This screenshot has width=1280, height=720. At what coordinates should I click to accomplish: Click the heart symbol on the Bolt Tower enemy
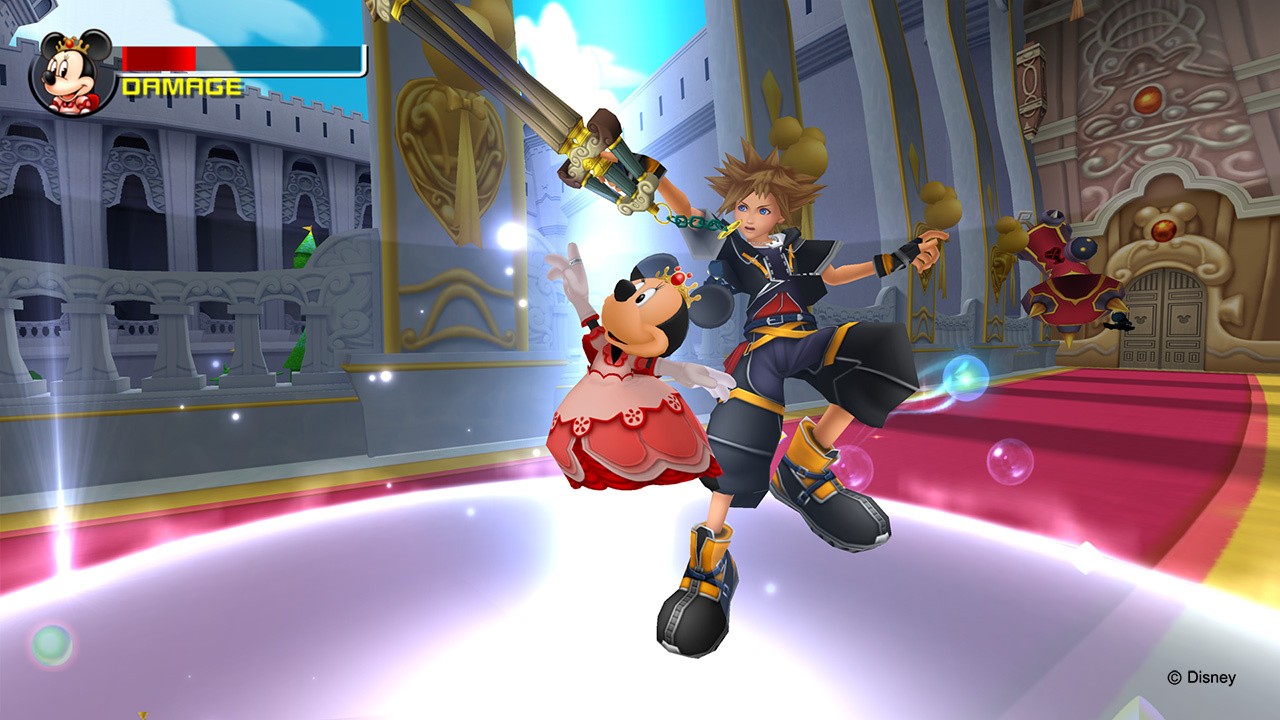click(x=1056, y=253)
